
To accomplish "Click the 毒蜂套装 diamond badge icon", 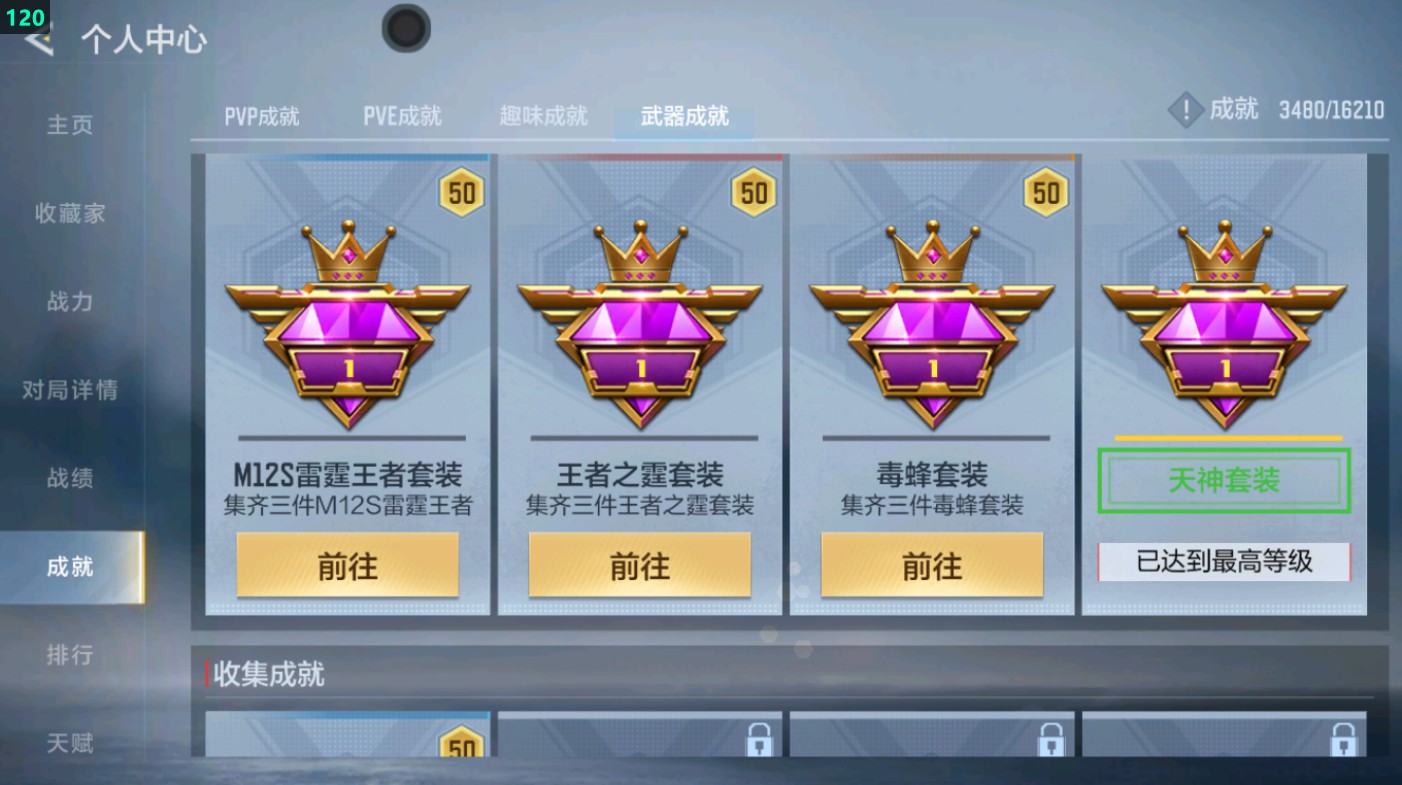I will 932,330.
